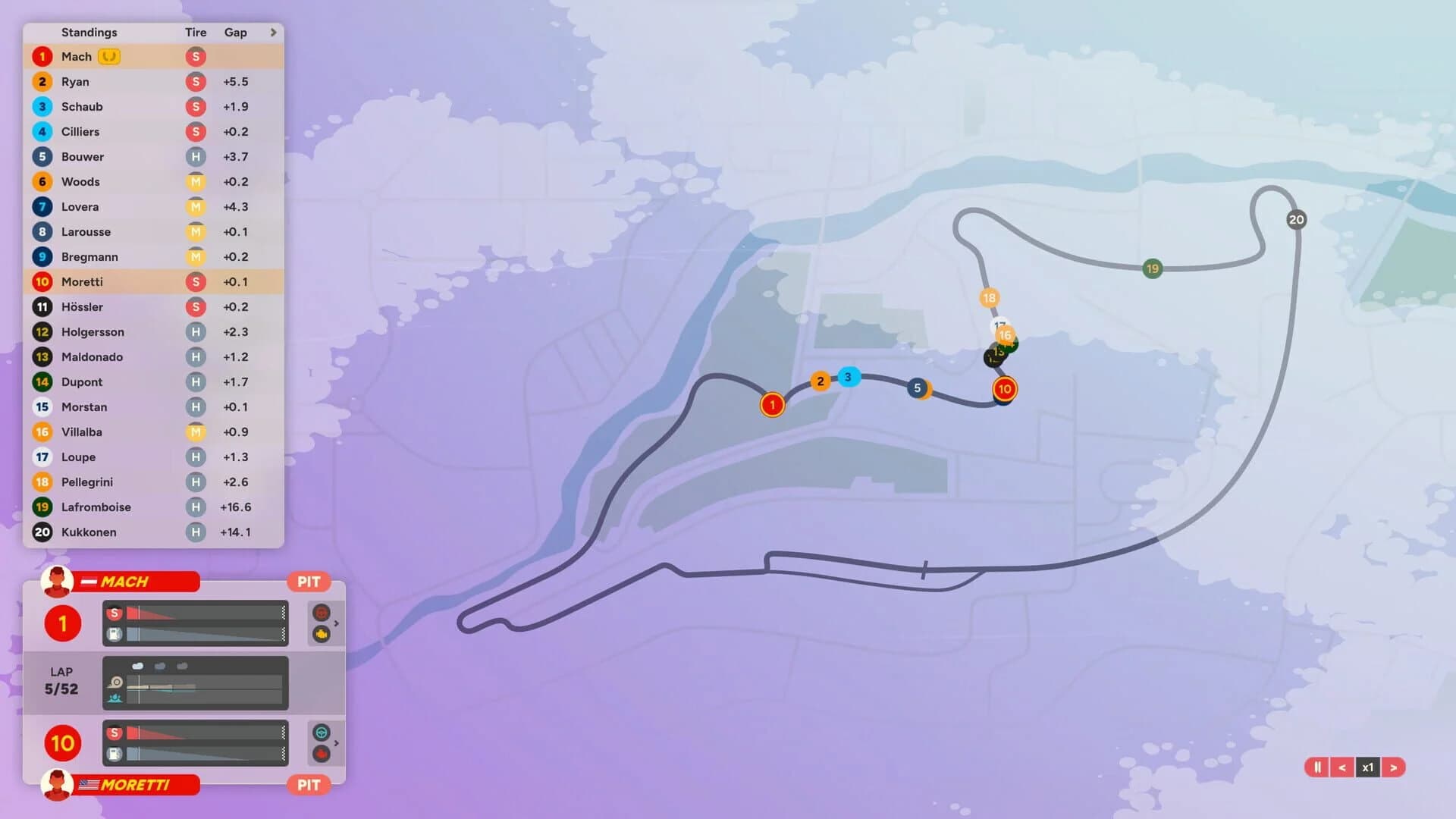The image size is (1456, 819).
Task: Click the water spray icon below the tyre icon
Action: coord(116,698)
